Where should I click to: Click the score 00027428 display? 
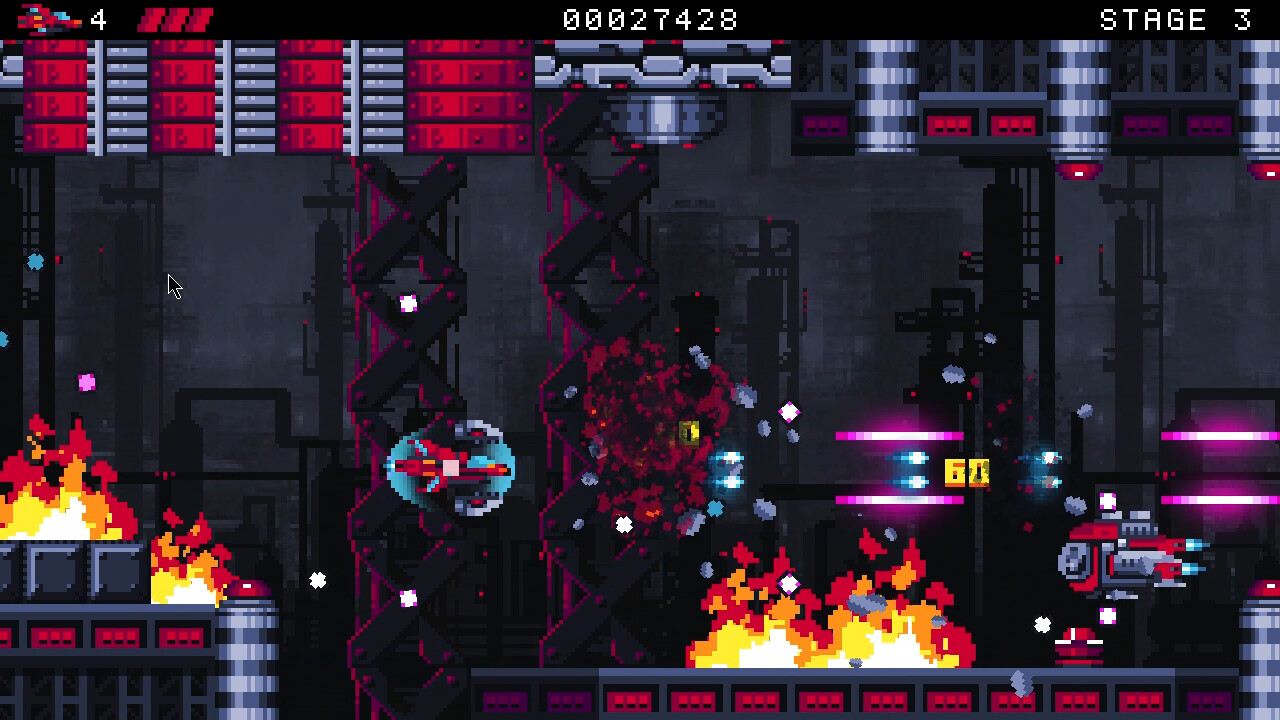(650, 17)
